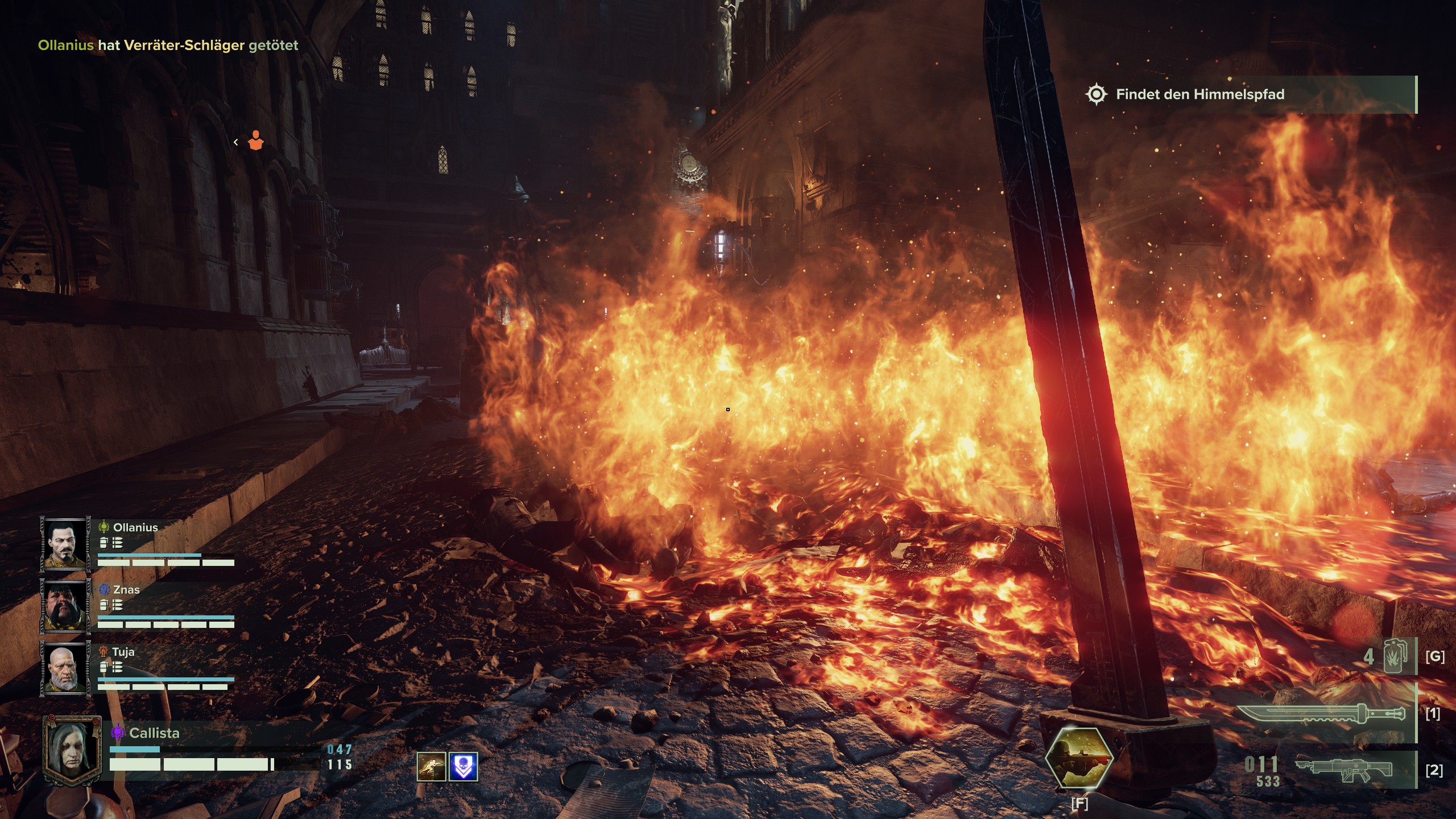Activate the hexagonal combat ability icon
This screenshot has width=1456, height=819.
[1079, 758]
